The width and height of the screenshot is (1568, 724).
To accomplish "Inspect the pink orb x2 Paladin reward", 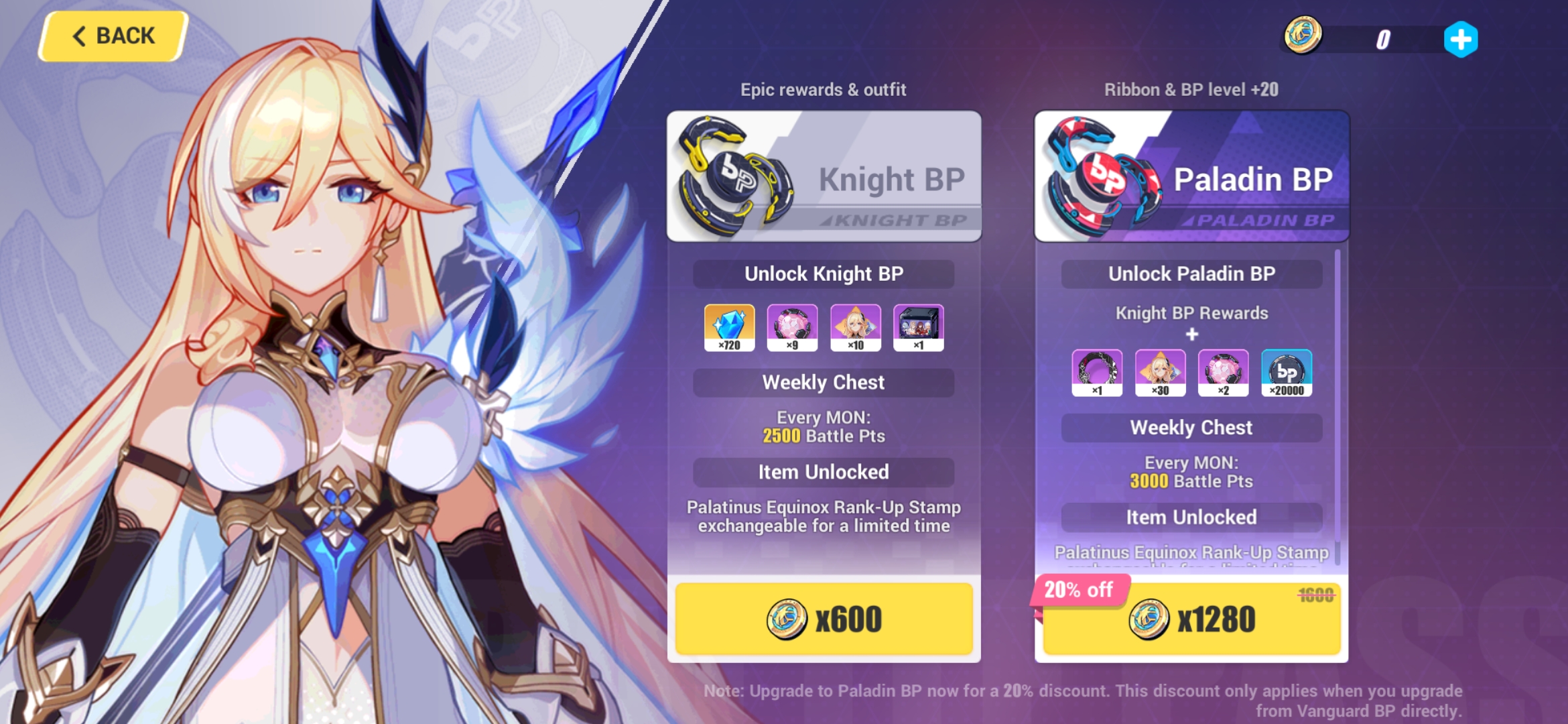I will [1224, 374].
